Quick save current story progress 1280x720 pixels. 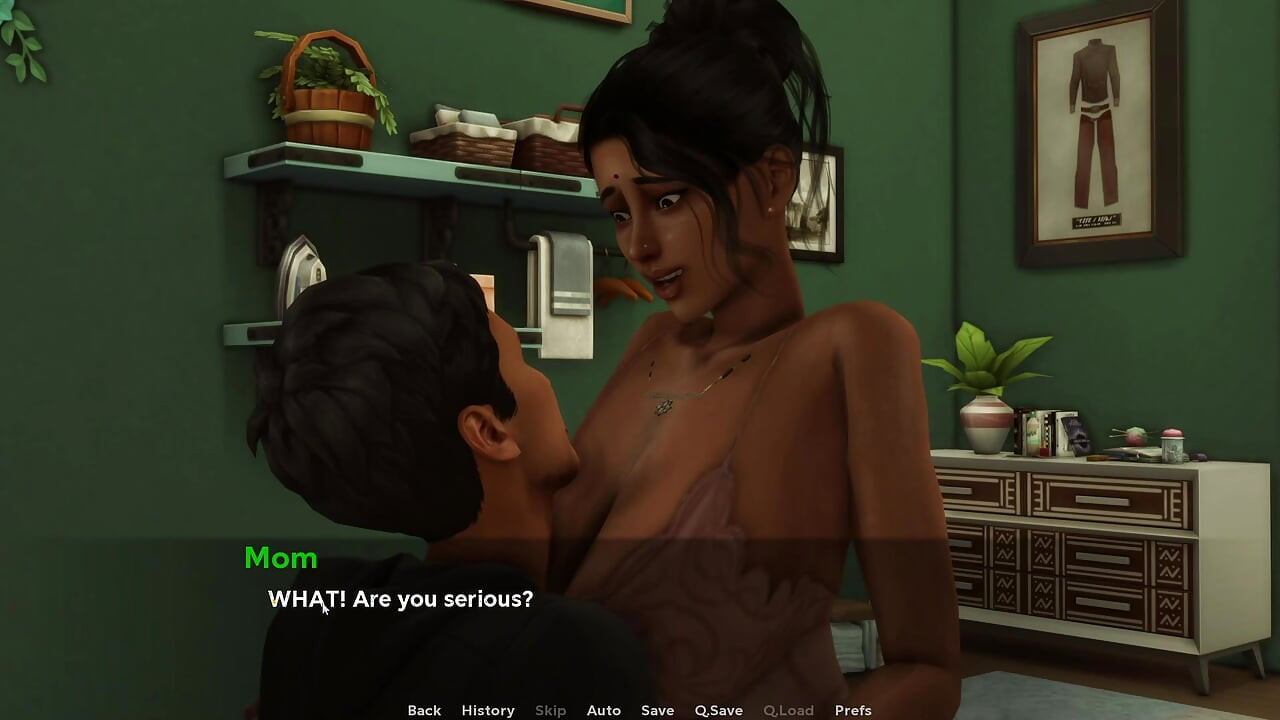click(719, 710)
